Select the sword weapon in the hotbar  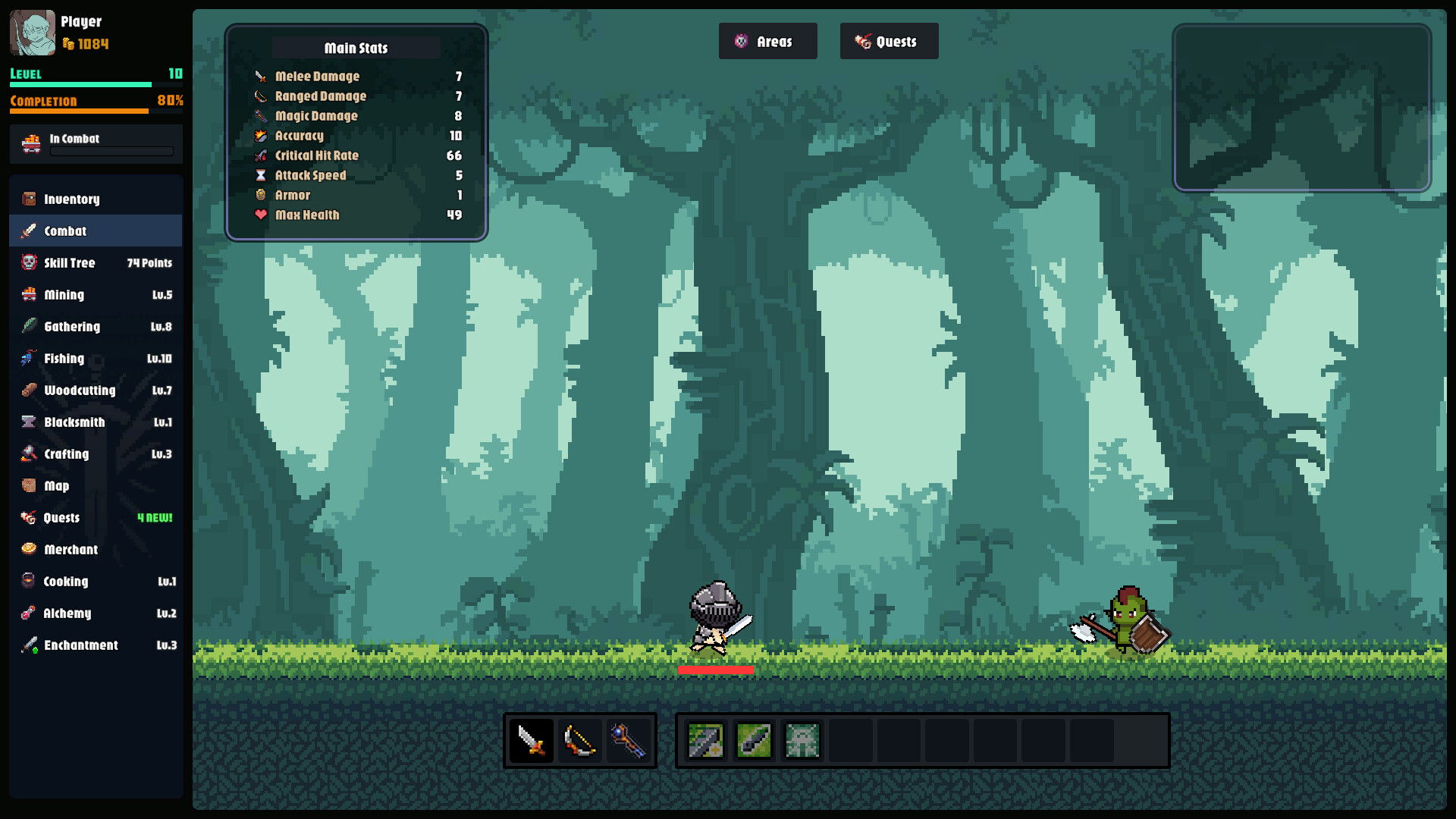click(531, 740)
